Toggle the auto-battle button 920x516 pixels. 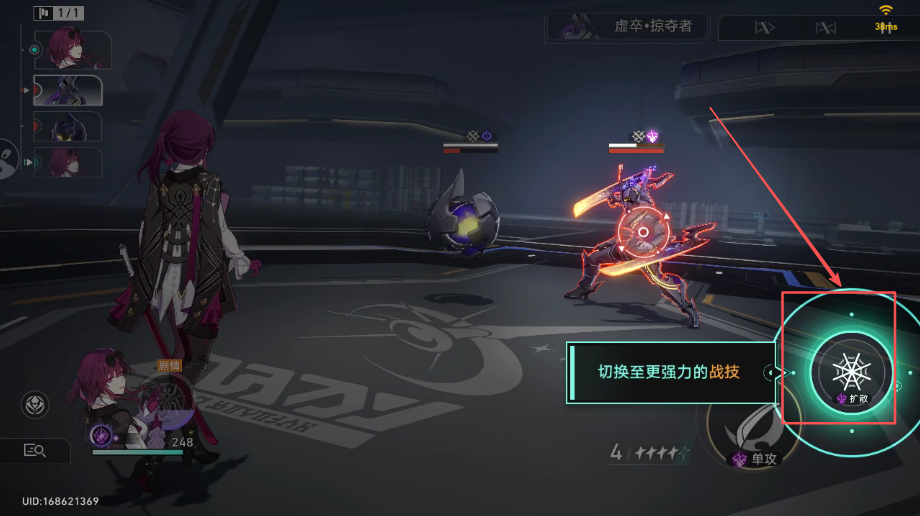click(825, 28)
